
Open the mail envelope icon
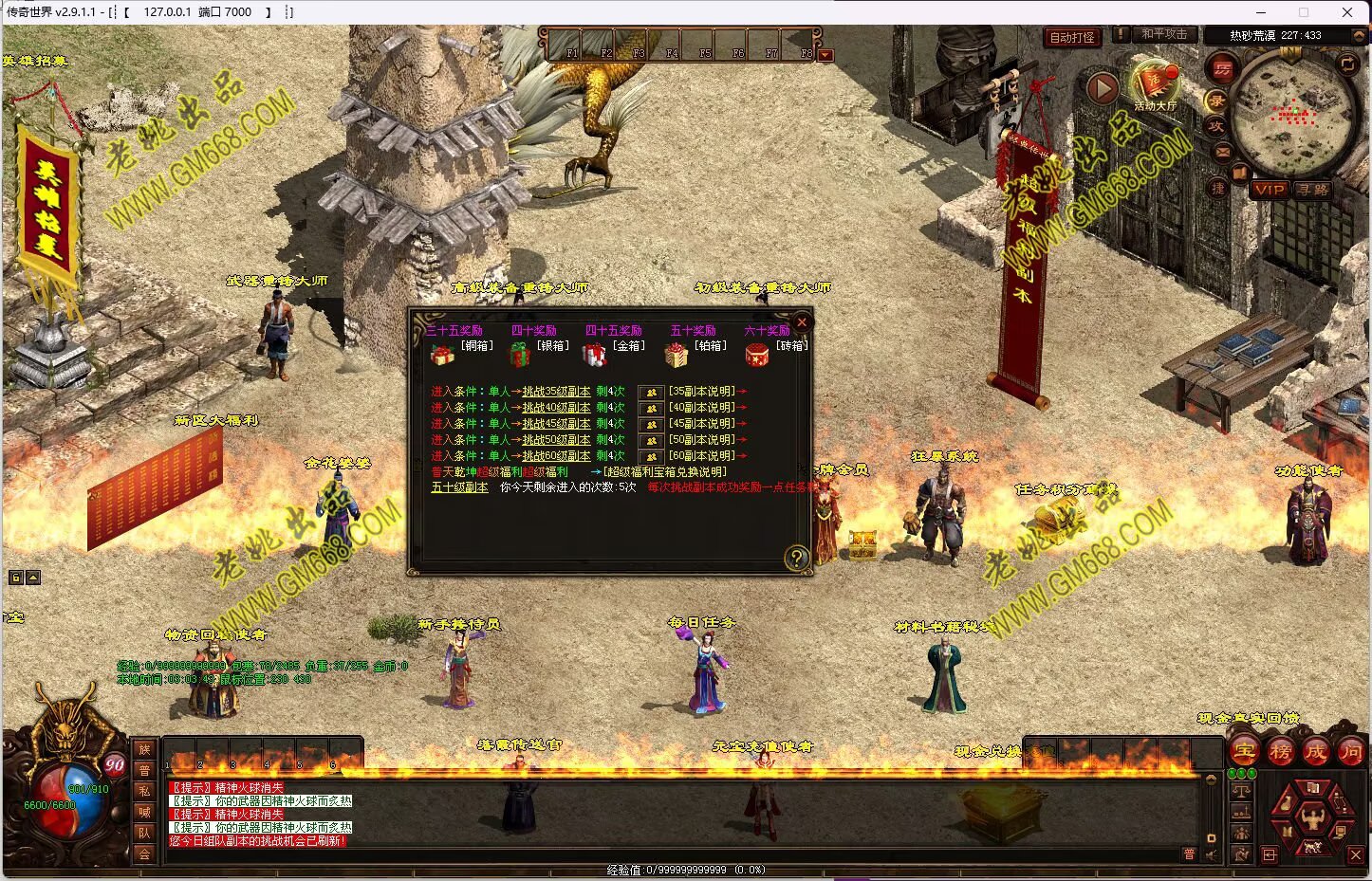[x=1223, y=152]
